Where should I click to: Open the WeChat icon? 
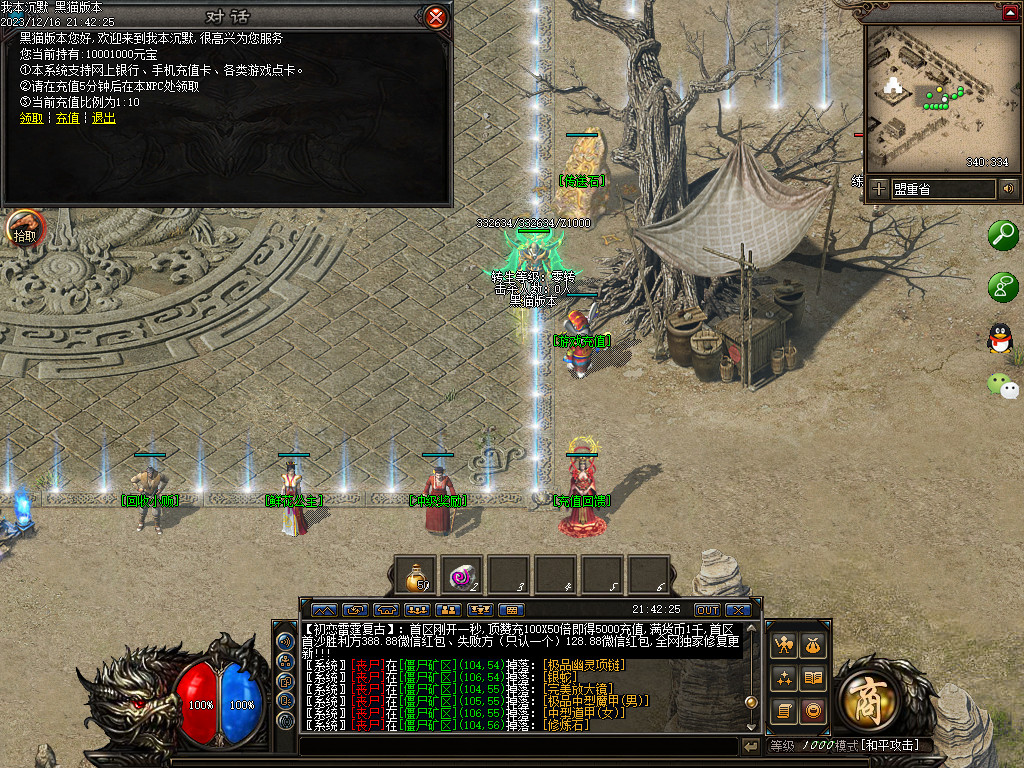coord(1002,385)
